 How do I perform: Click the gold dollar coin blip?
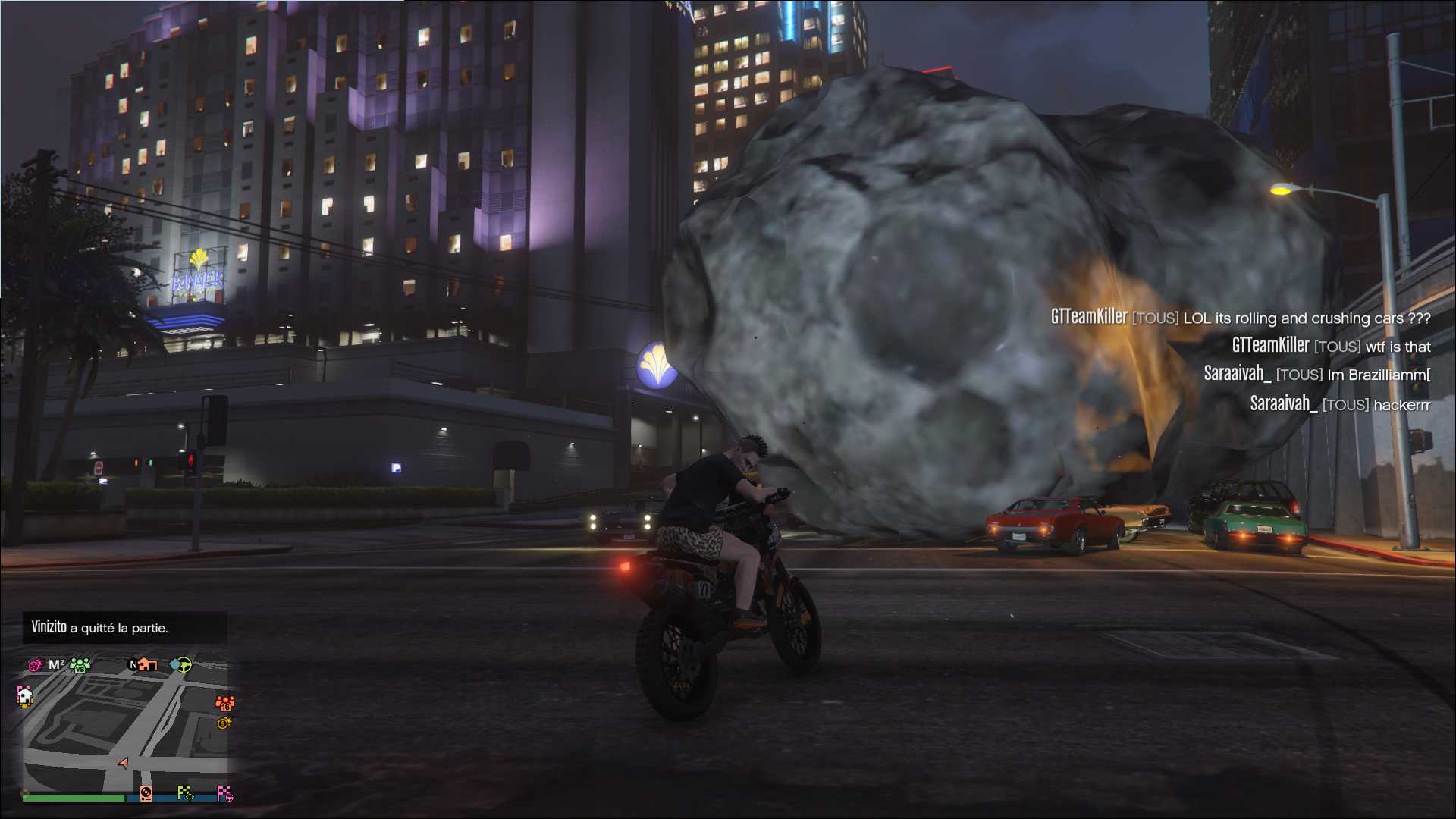[224, 723]
